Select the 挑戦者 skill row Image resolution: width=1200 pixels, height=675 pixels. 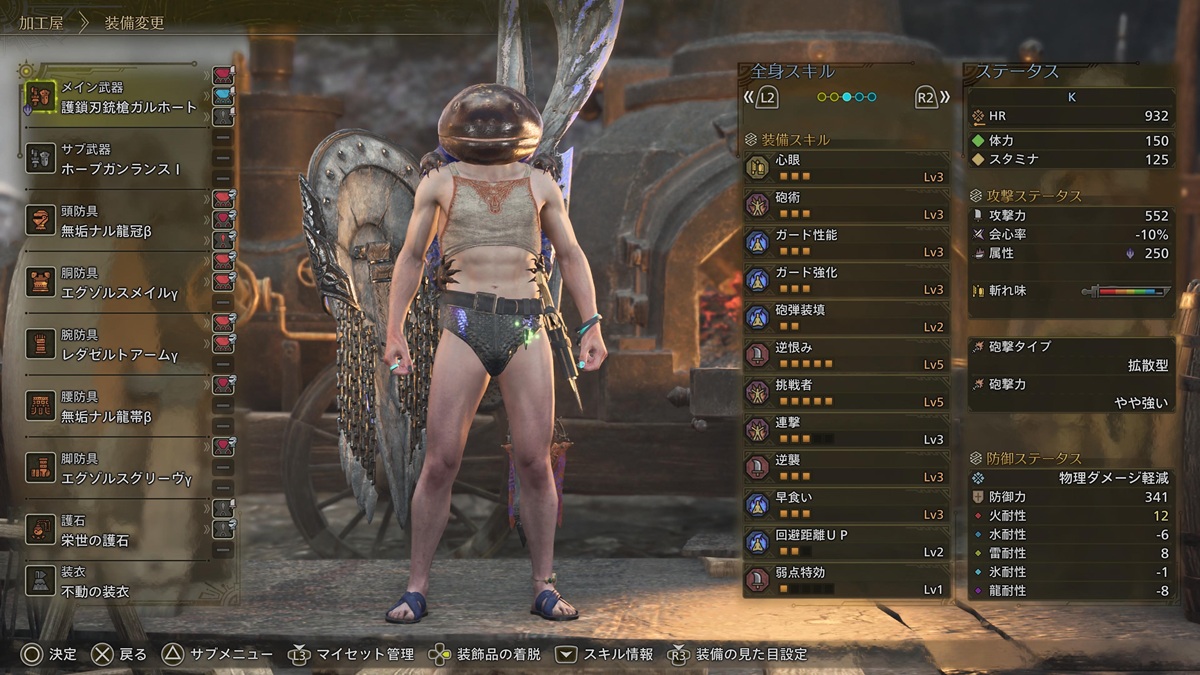pyautogui.click(x=845, y=393)
